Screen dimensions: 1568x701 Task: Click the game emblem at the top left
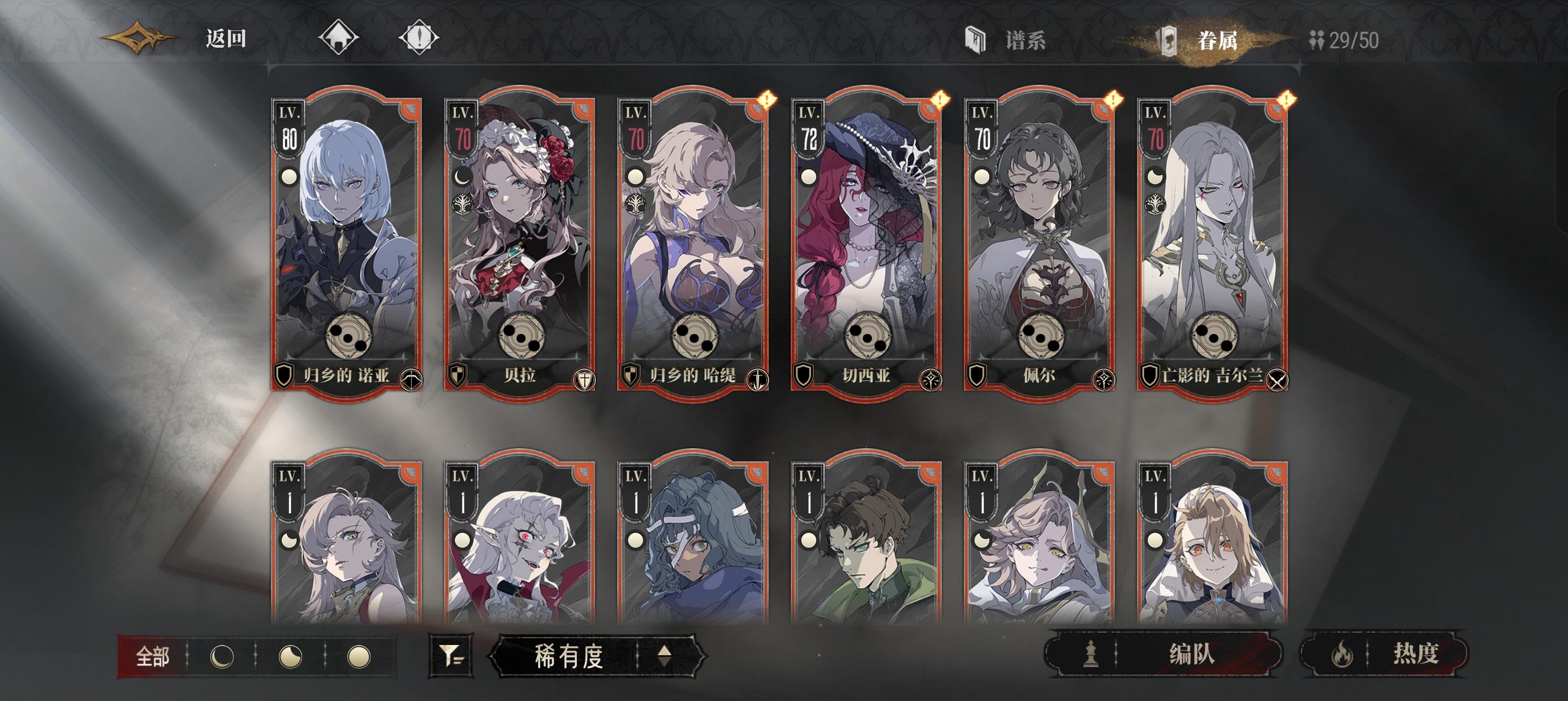(x=137, y=38)
